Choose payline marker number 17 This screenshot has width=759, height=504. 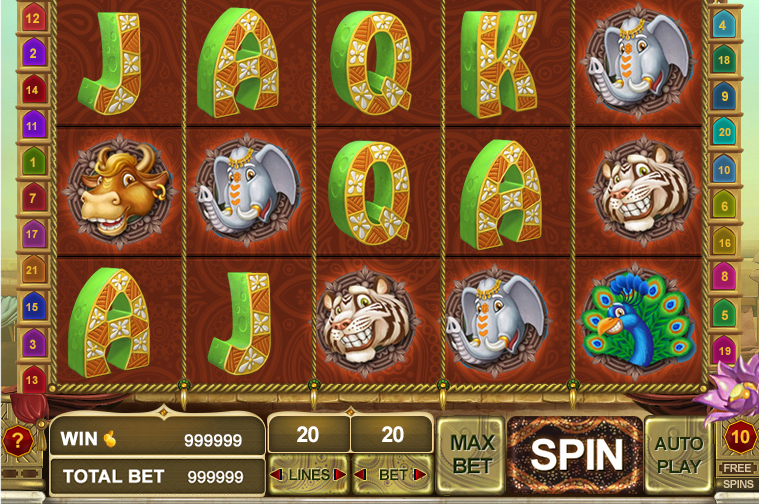(33, 234)
